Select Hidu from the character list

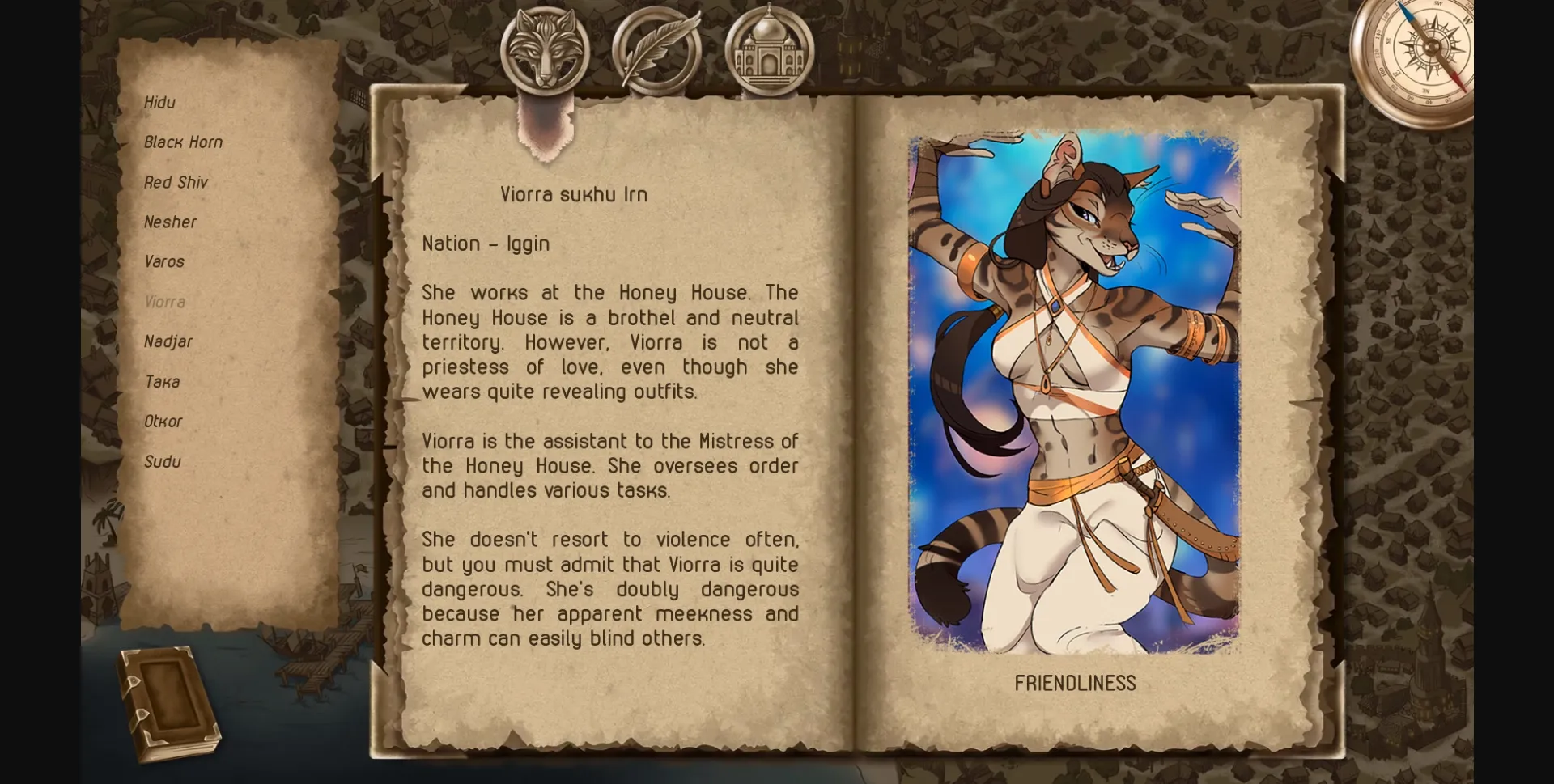tap(159, 102)
